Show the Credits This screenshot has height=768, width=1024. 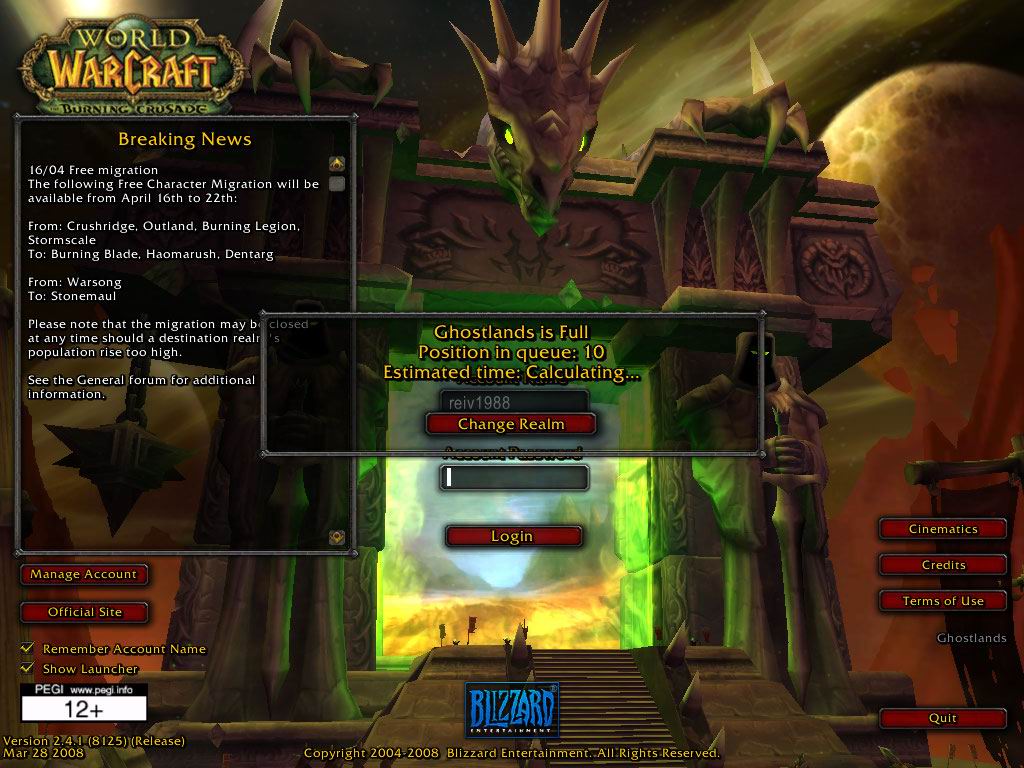pyautogui.click(x=943, y=565)
